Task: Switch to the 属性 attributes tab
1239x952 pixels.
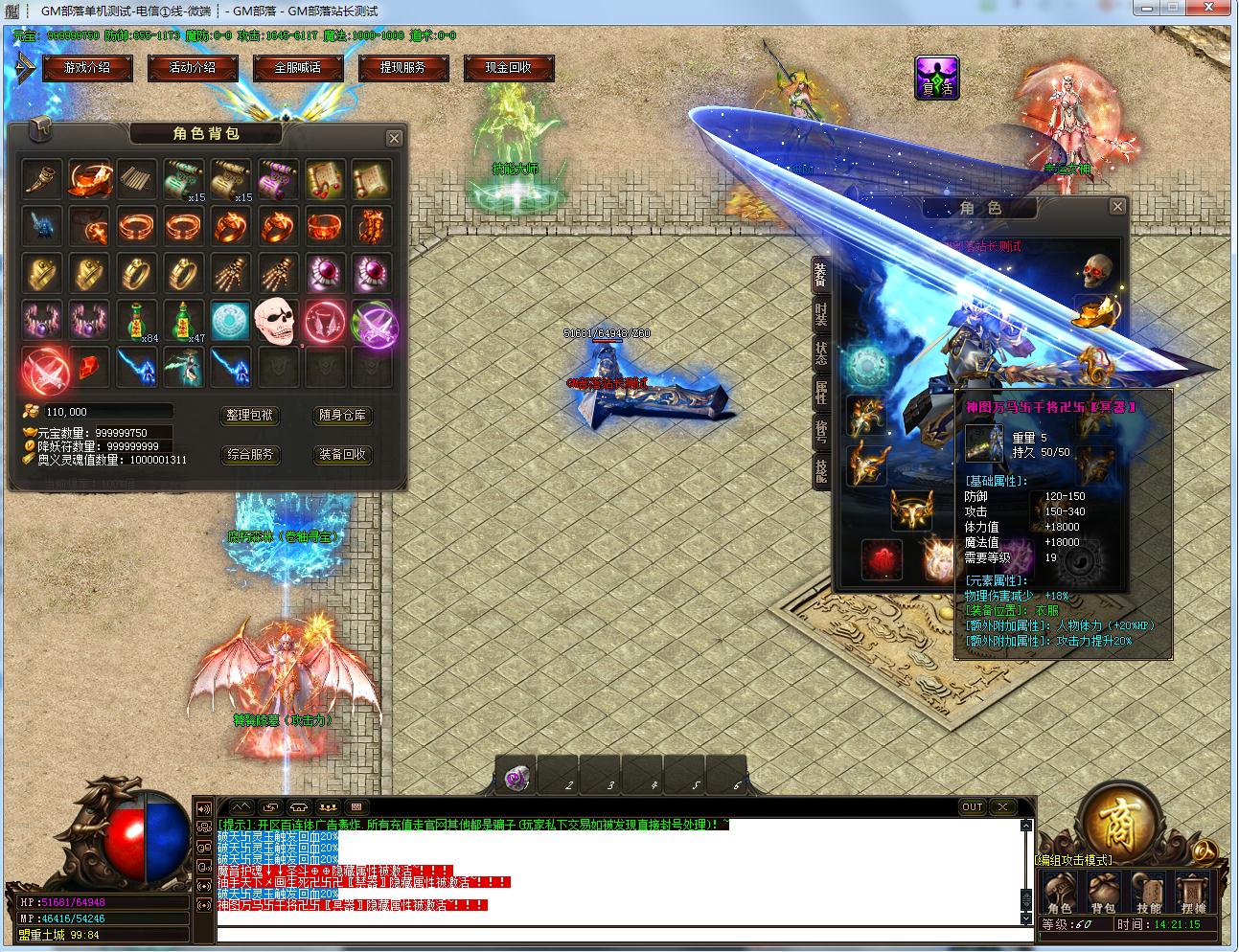Action: (821, 391)
